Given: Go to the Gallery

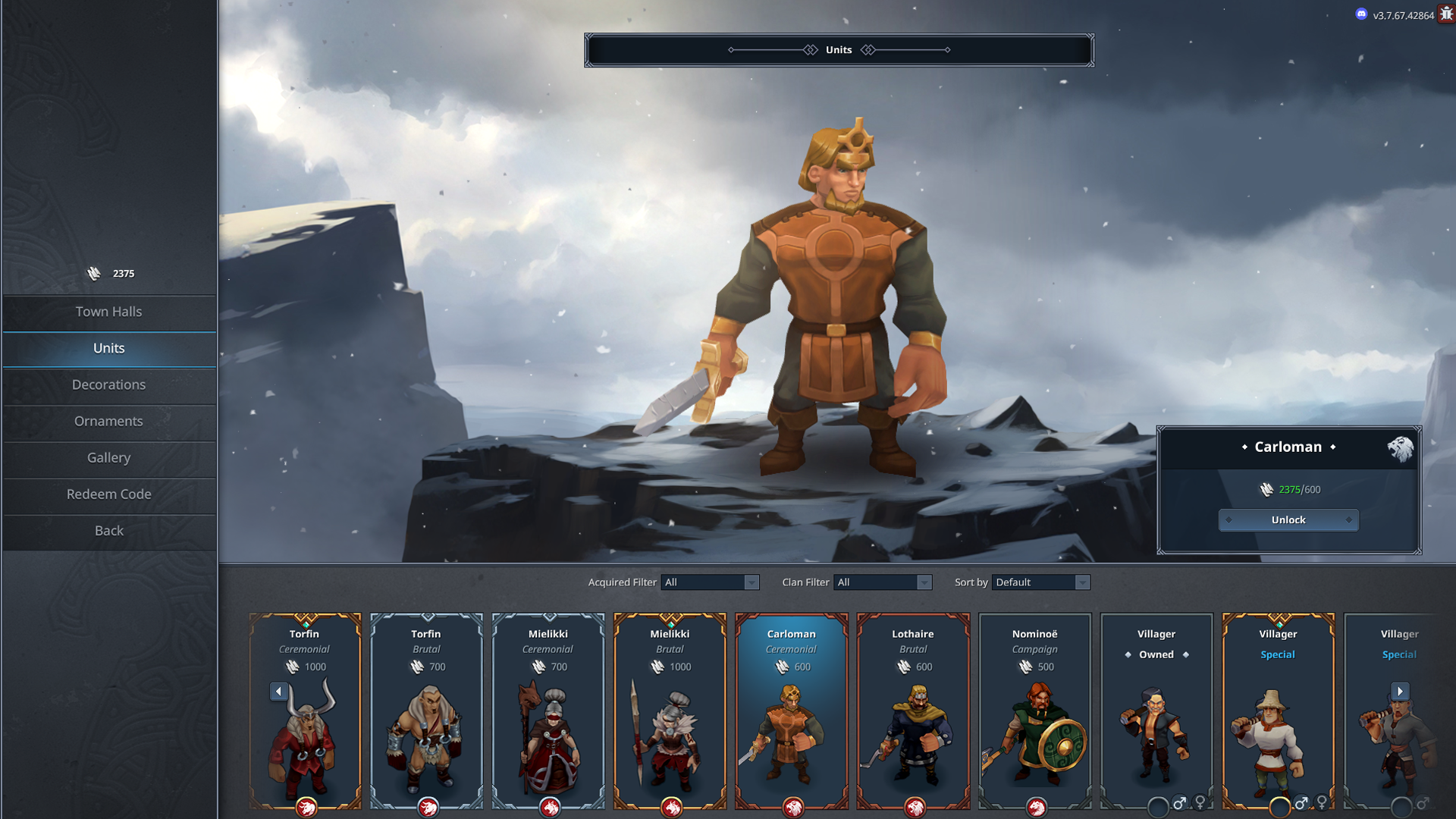Looking at the screenshot, I should click(108, 457).
